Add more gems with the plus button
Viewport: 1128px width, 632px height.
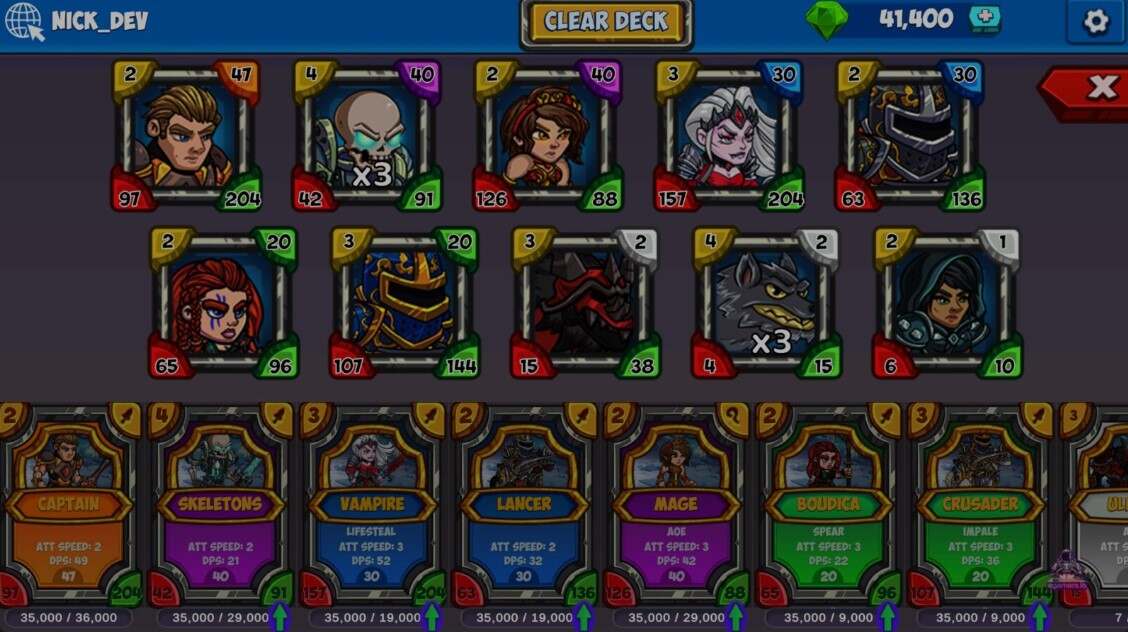(x=984, y=20)
